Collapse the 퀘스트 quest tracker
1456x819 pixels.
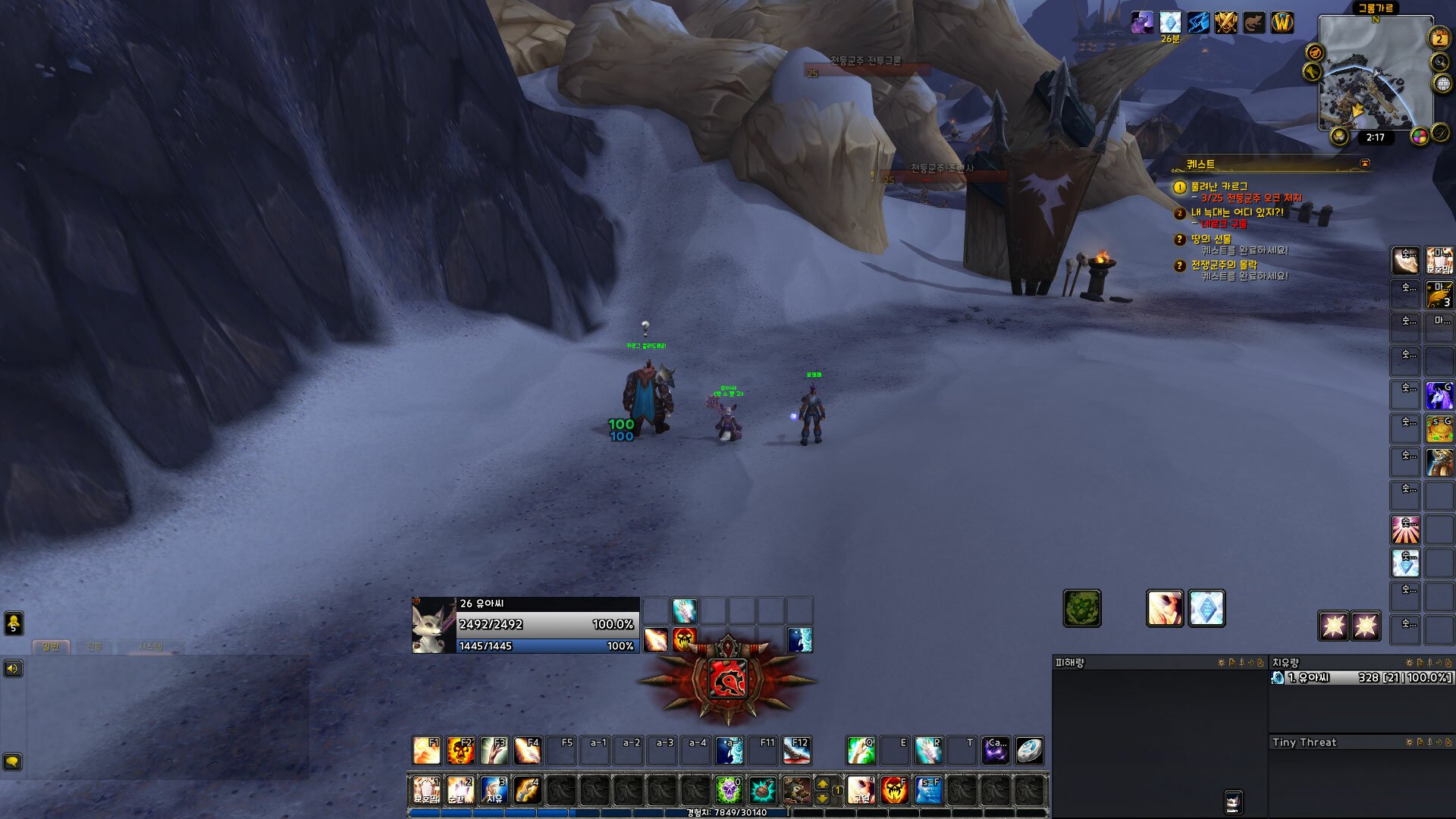1365,164
